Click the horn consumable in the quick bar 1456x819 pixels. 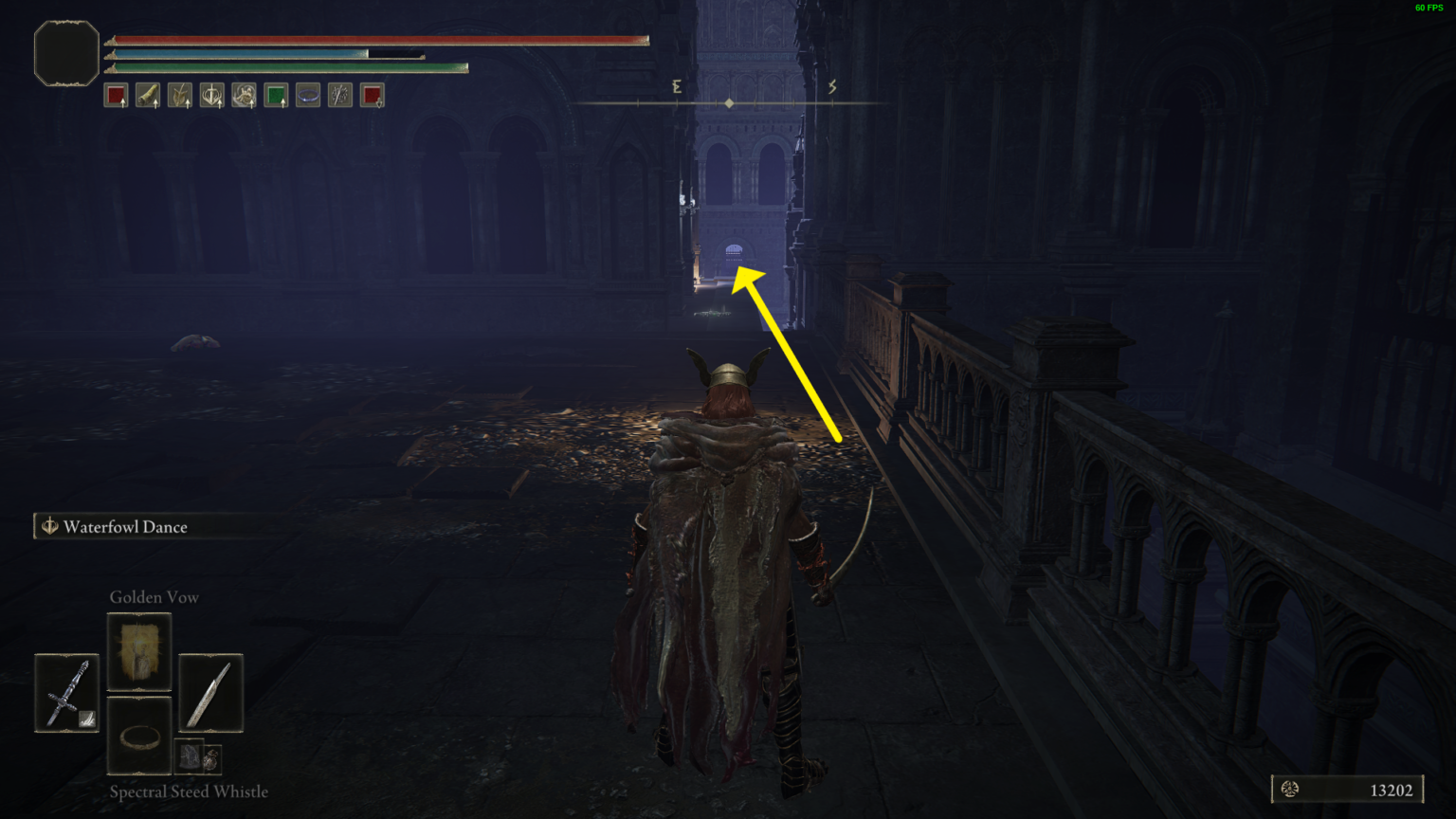pos(148,94)
